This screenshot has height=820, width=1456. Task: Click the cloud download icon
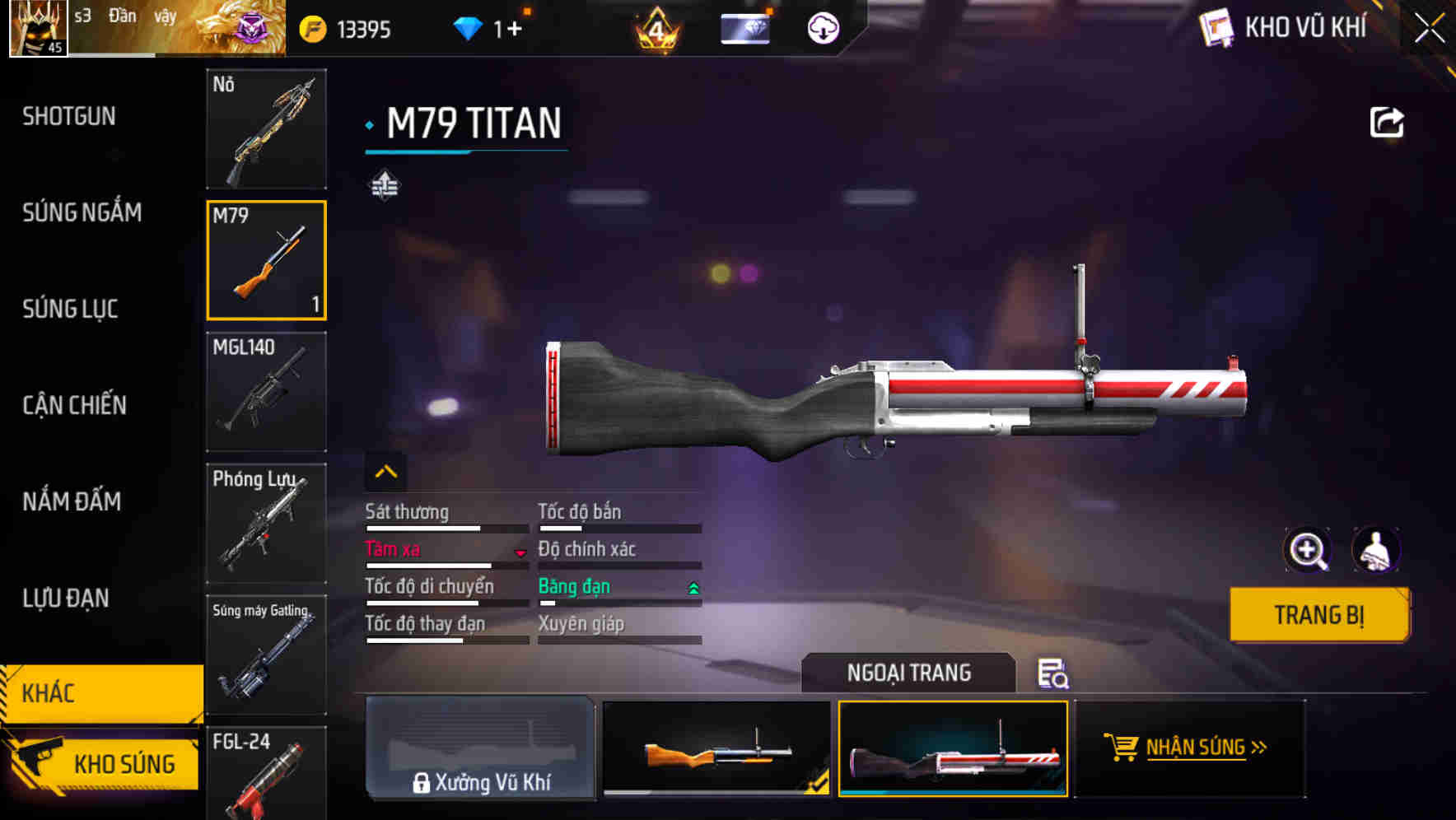pos(823,29)
